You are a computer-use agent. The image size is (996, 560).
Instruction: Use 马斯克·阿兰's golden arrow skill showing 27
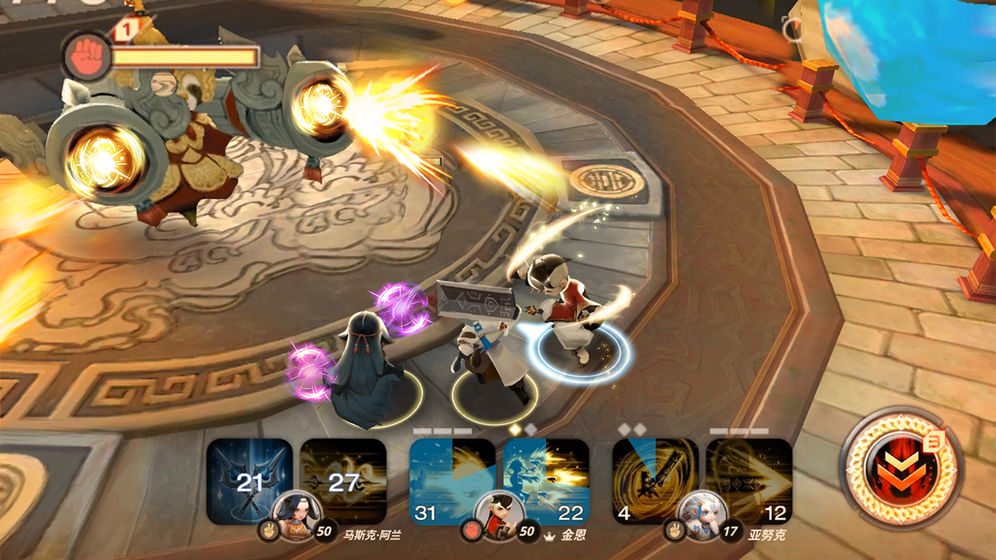click(x=343, y=481)
